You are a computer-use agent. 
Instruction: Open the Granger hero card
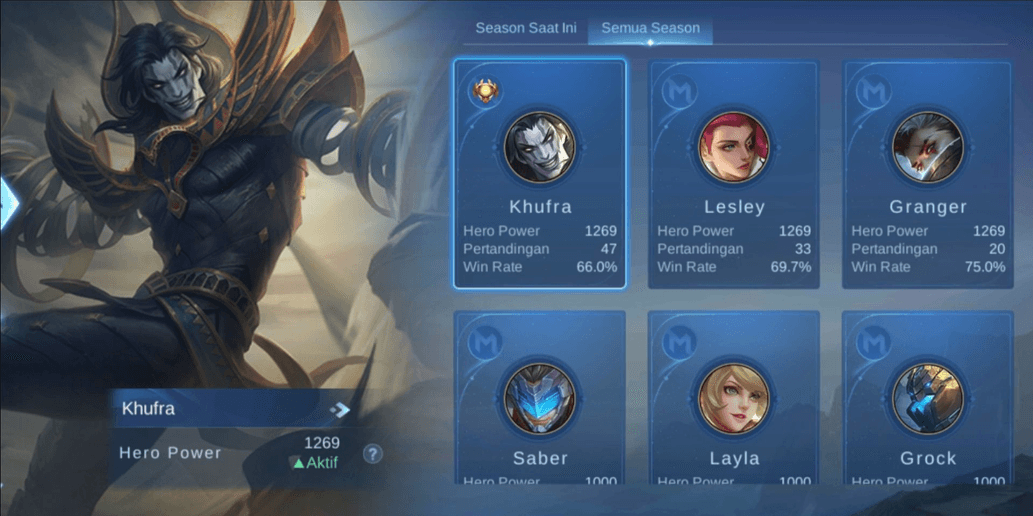pyautogui.click(x=928, y=174)
